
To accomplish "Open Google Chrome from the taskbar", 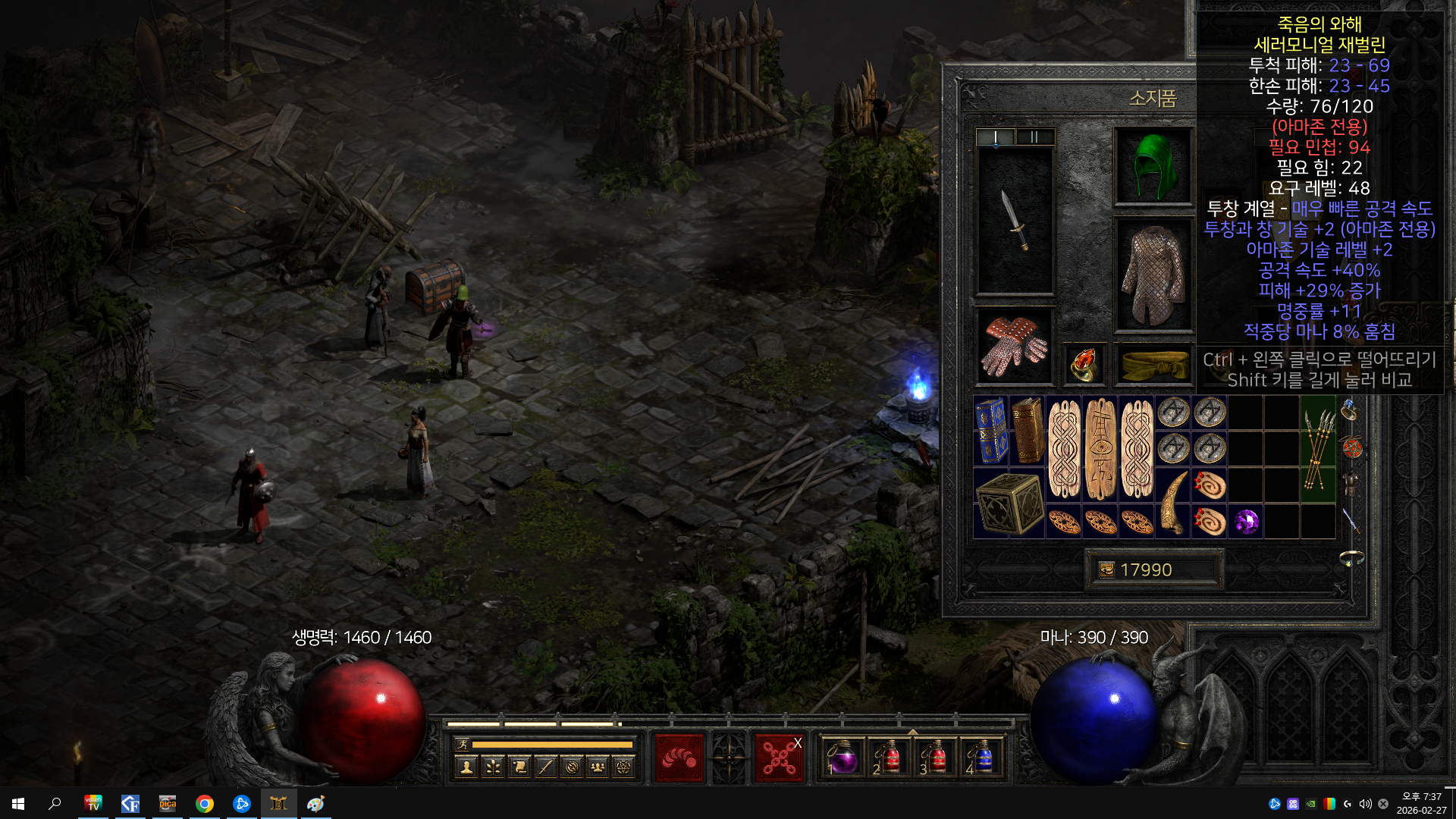I will point(204,804).
